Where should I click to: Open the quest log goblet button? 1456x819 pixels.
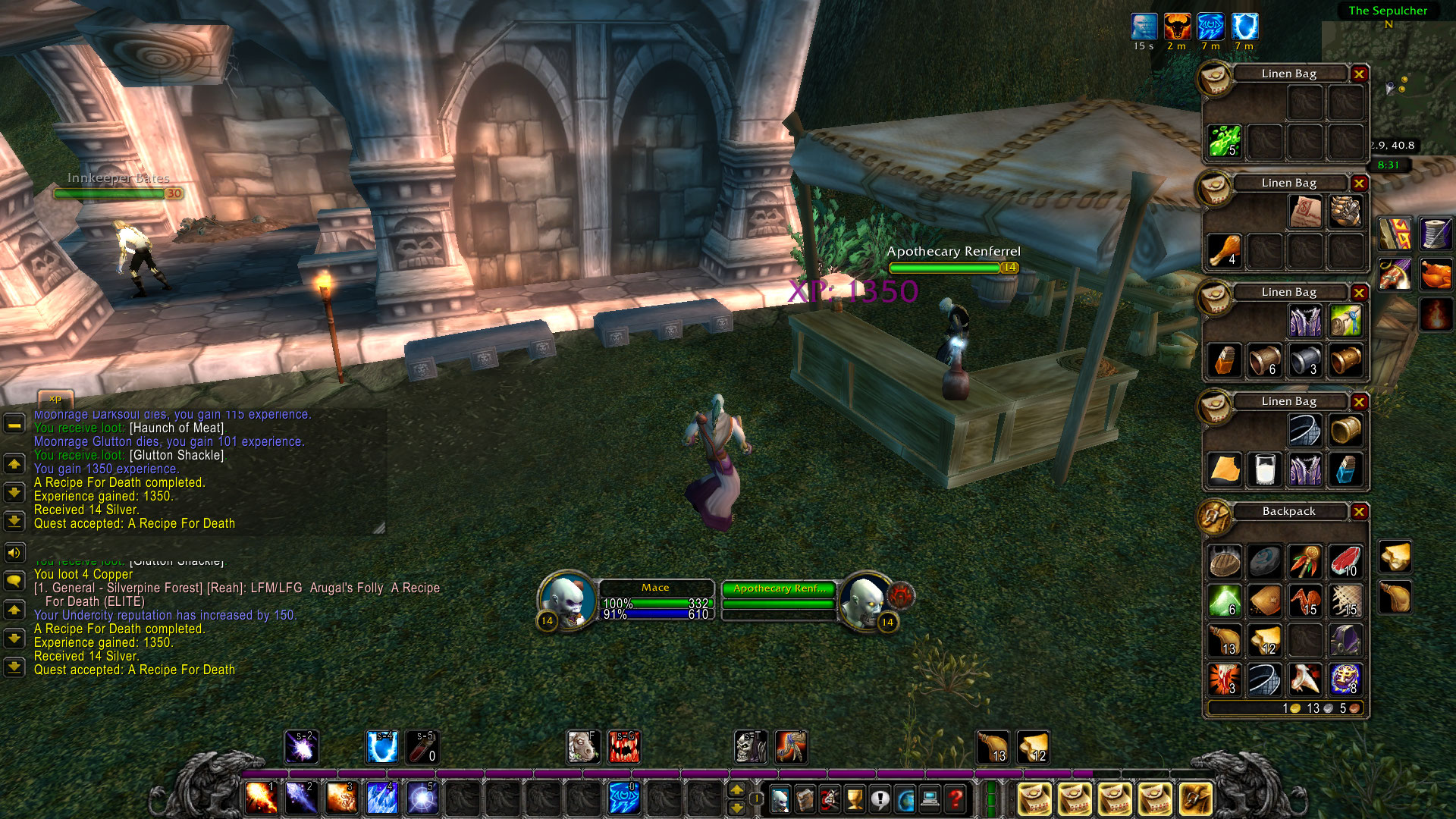855,799
